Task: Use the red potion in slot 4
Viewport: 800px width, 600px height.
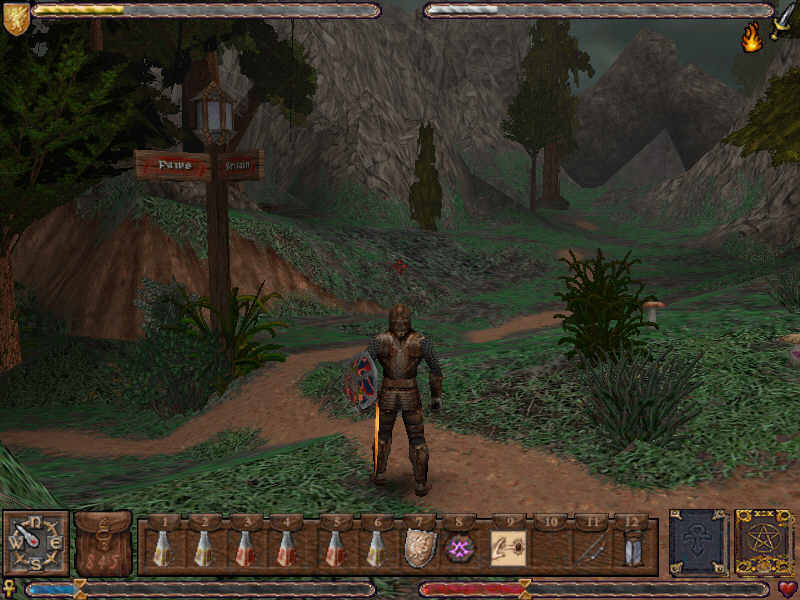Action: [x=287, y=548]
